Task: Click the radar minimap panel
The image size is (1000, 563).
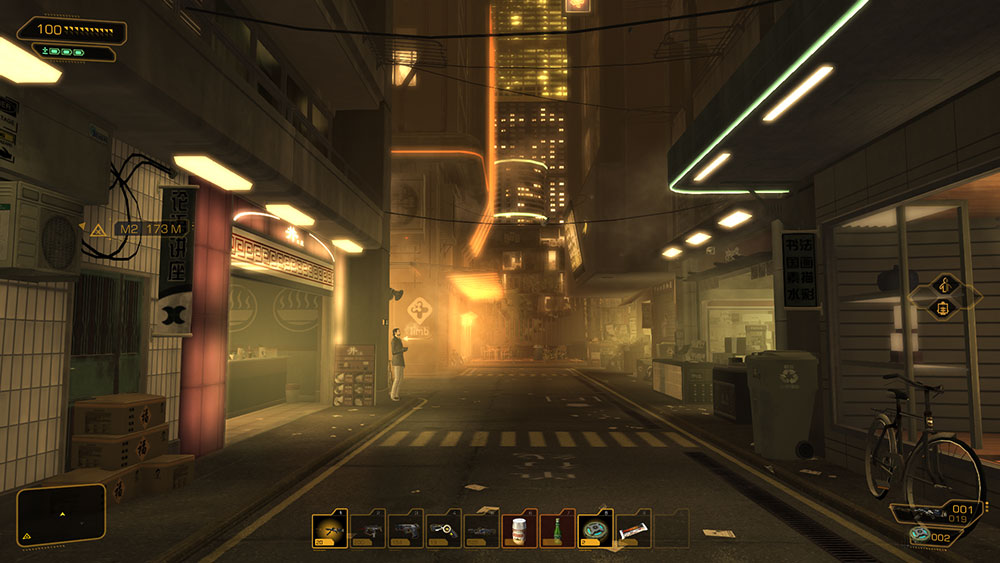Action: point(62,515)
